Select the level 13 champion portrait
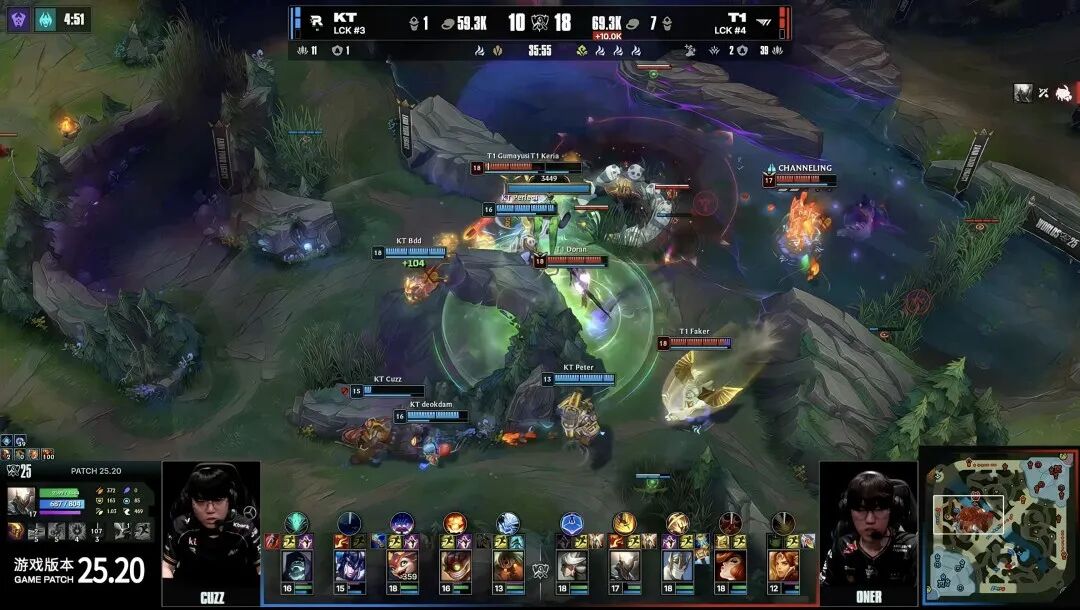 (x=508, y=566)
